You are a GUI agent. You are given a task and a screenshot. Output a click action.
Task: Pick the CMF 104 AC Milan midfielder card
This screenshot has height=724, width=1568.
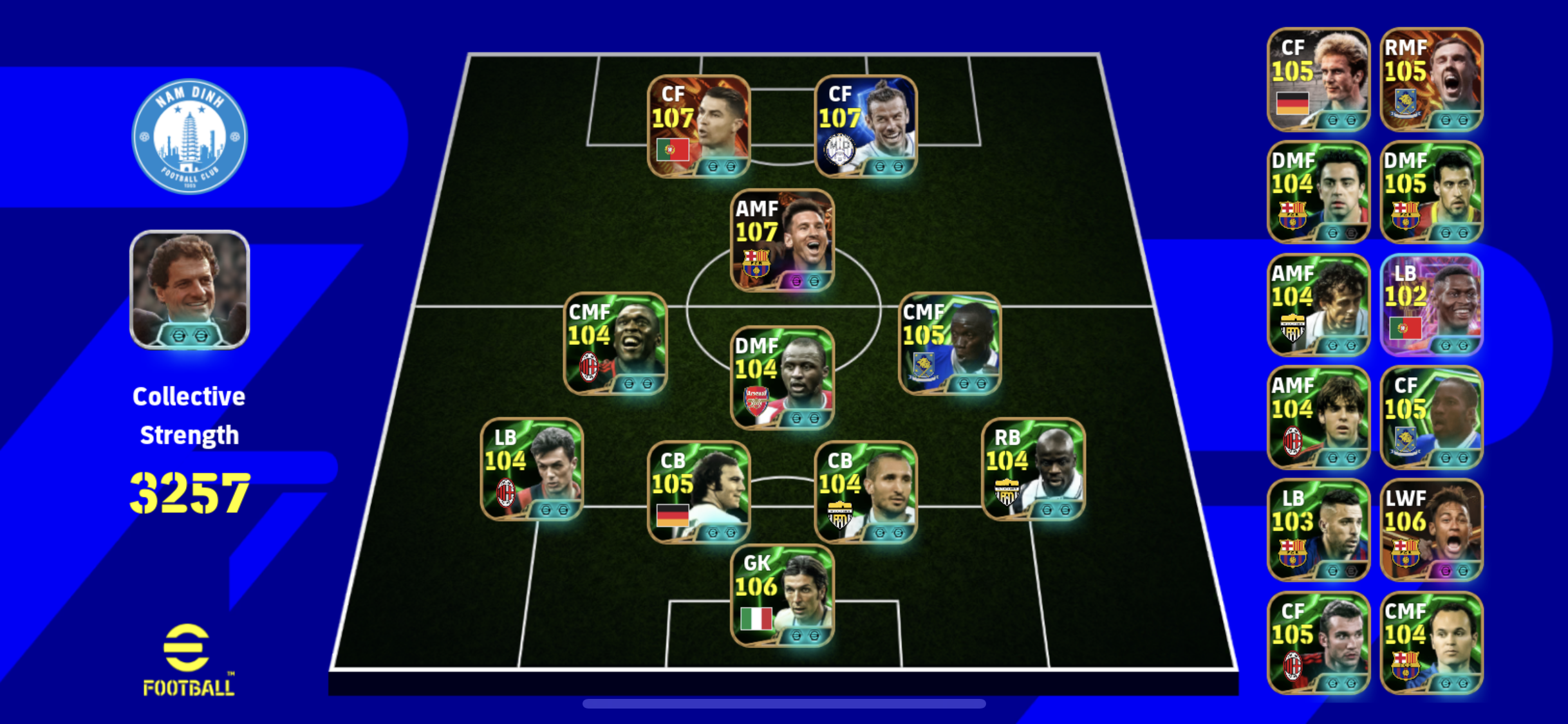click(x=615, y=343)
